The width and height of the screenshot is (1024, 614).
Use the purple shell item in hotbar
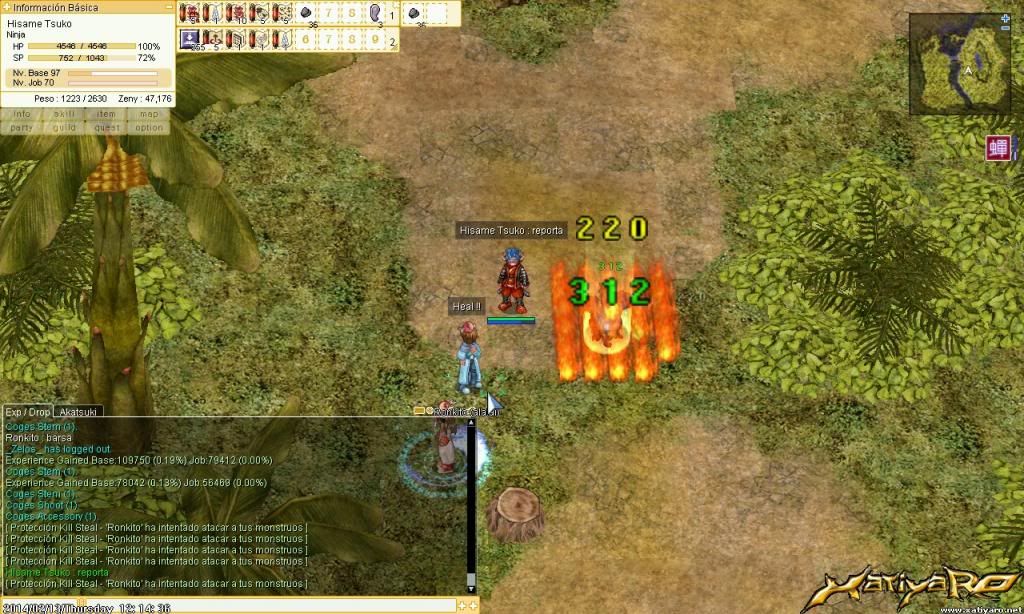tap(375, 13)
